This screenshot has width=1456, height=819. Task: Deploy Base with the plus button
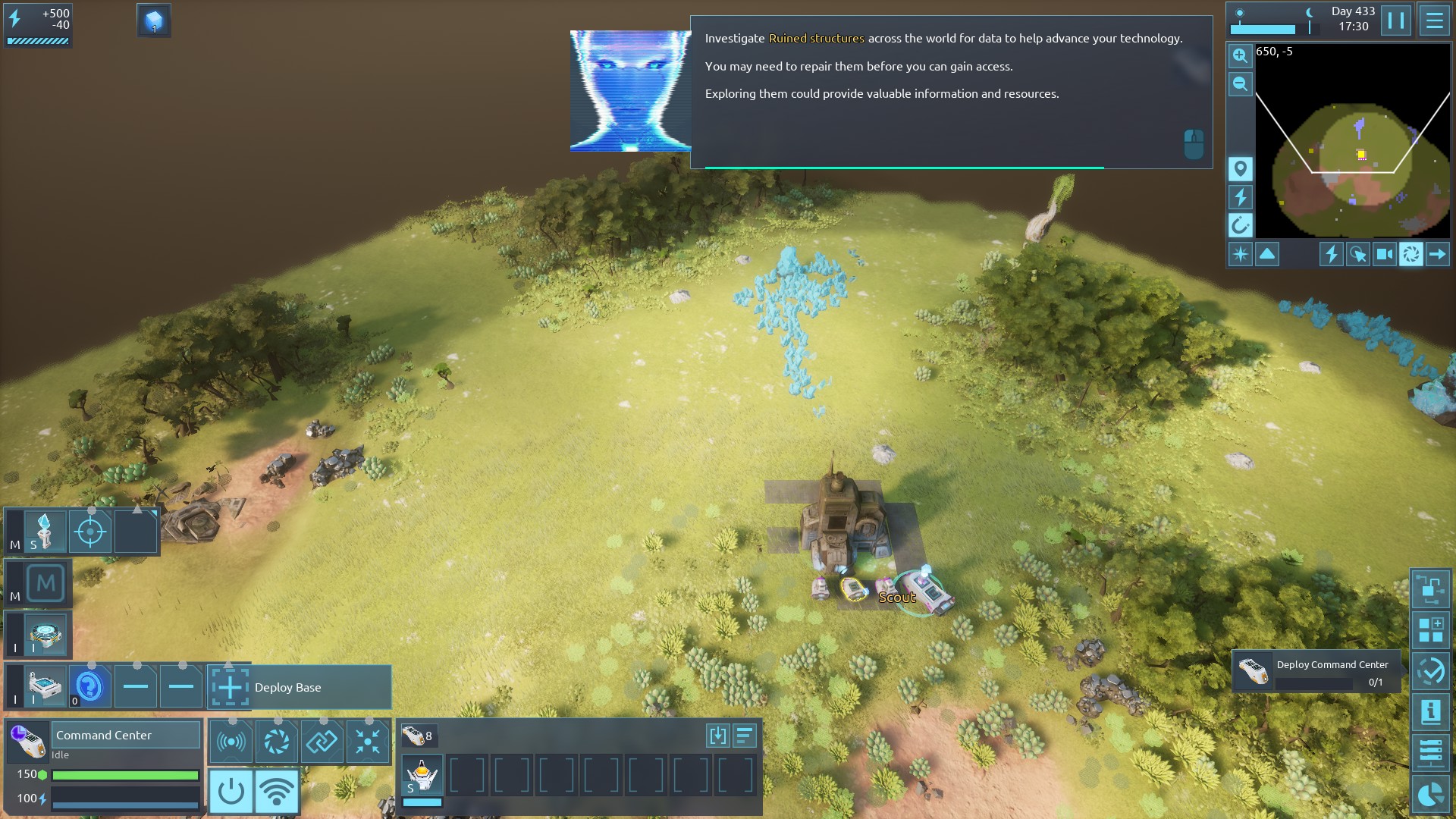coord(230,687)
